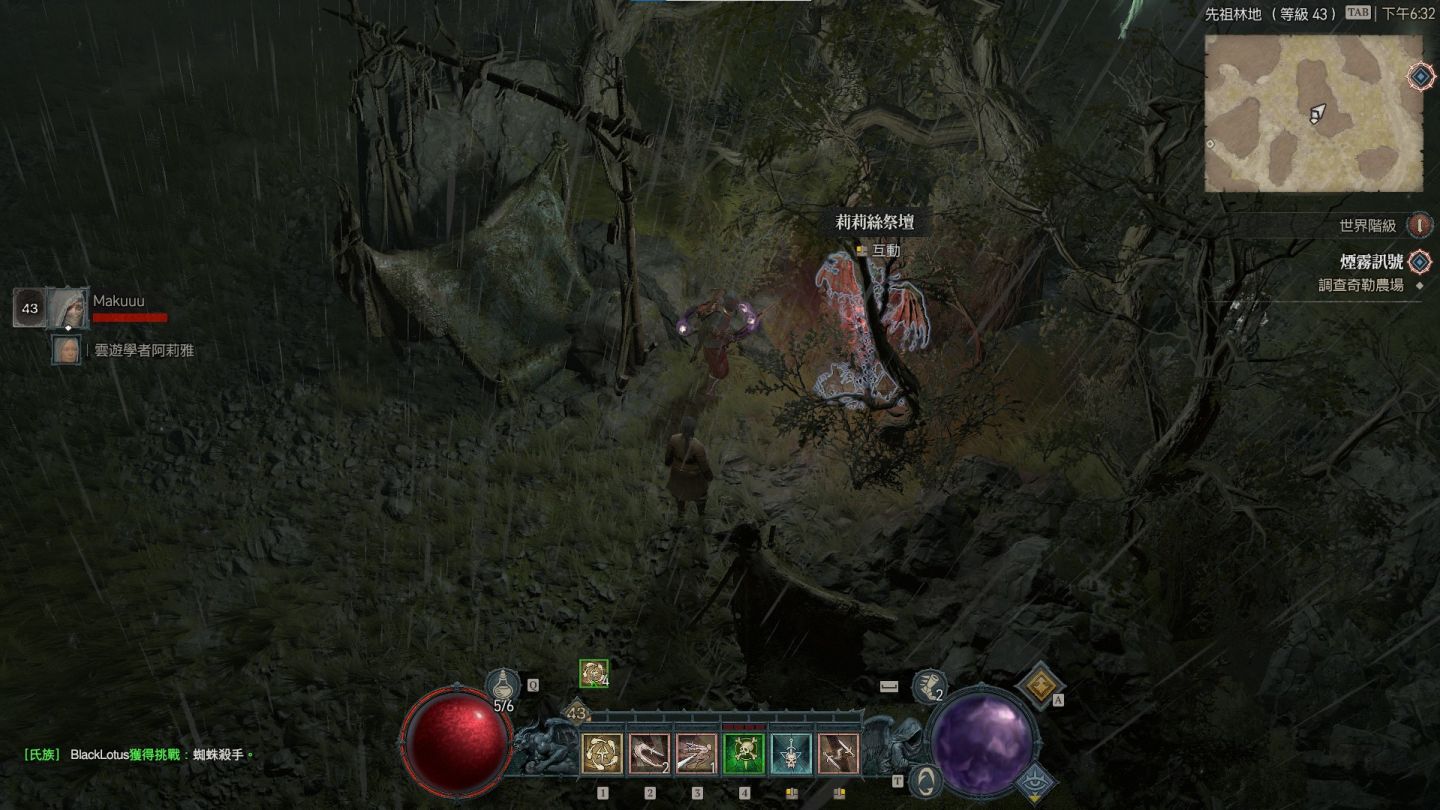The image size is (1440, 810).
Task: Trigger the dash strike skill in slot 3
Action: pyautogui.click(x=696, y=754)
